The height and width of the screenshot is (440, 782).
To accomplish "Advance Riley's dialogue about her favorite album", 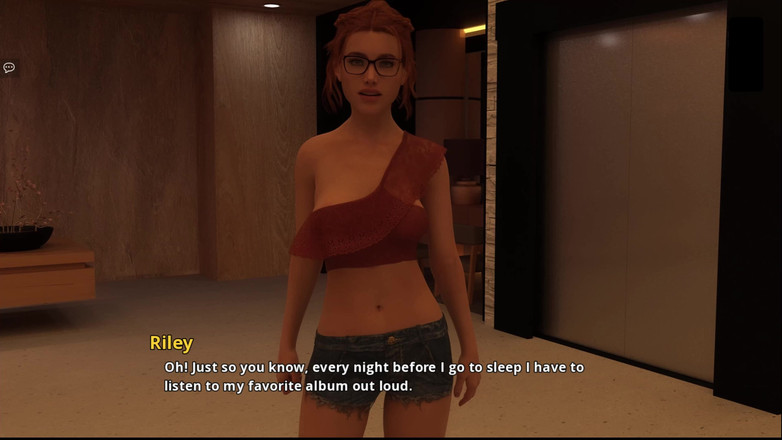I will point(374,376).
